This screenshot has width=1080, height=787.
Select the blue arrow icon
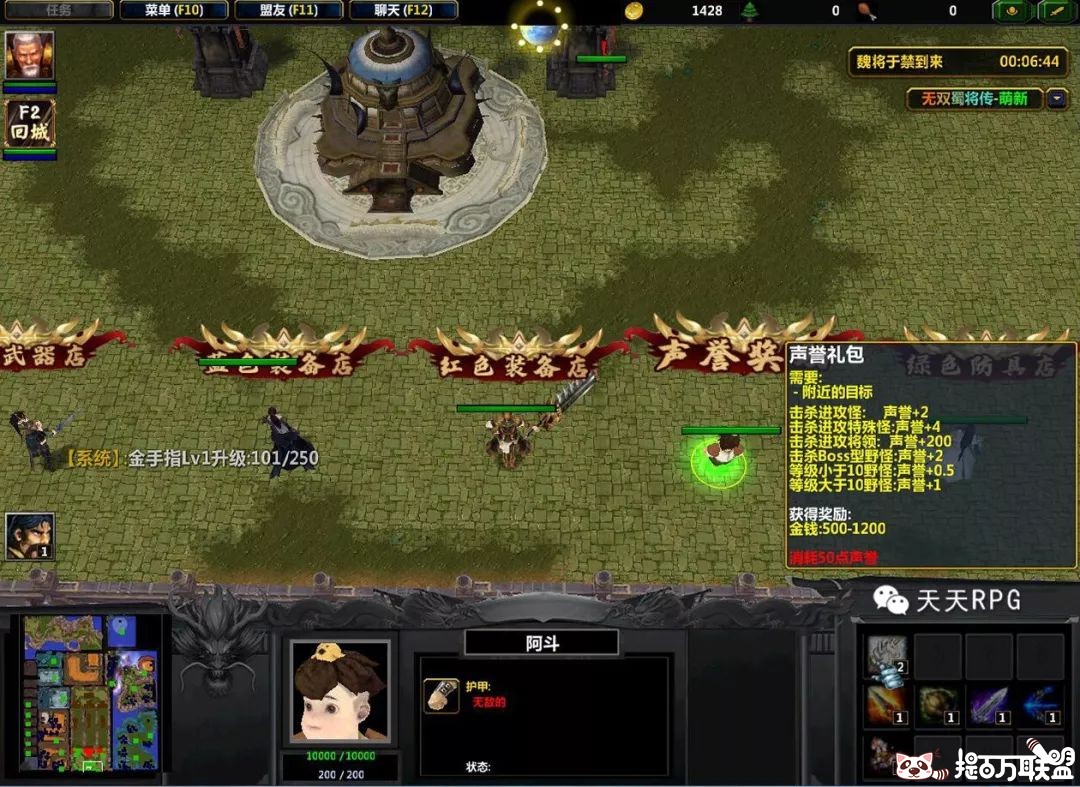point(1040,704)
